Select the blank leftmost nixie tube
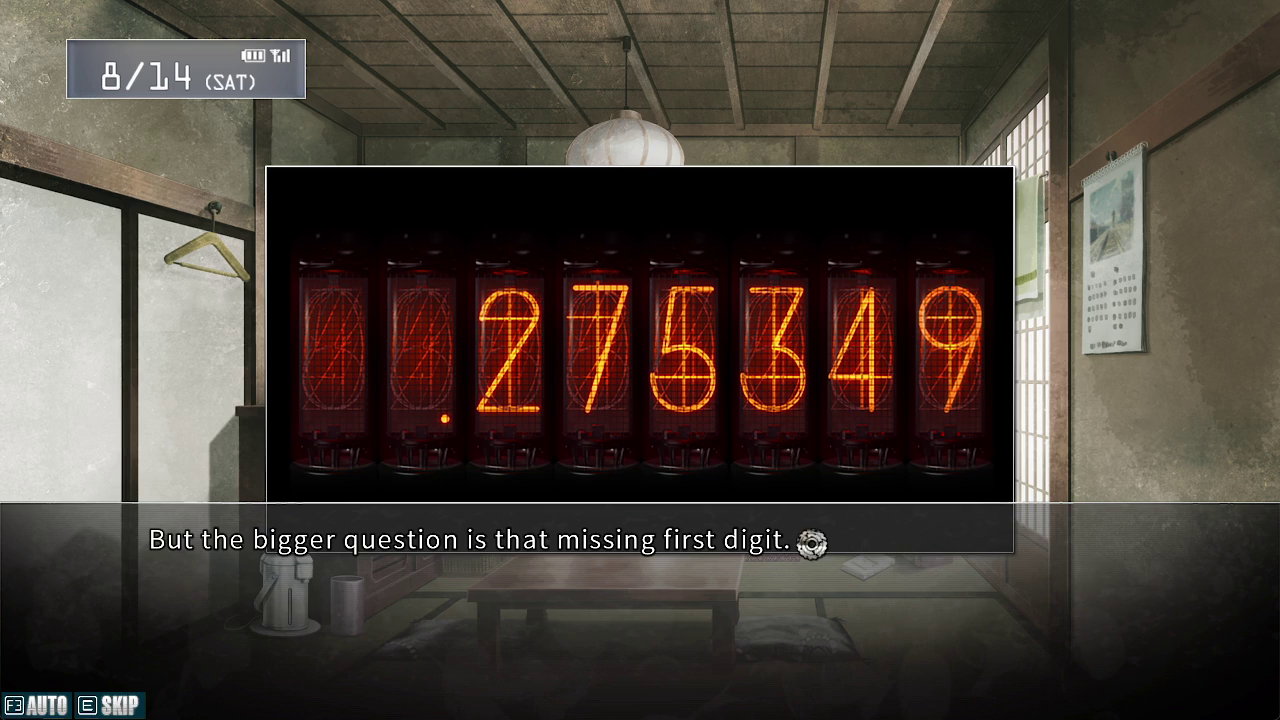Image resolution: width=1280 pixels, height=720 pixels. click(x=333, y=345)
